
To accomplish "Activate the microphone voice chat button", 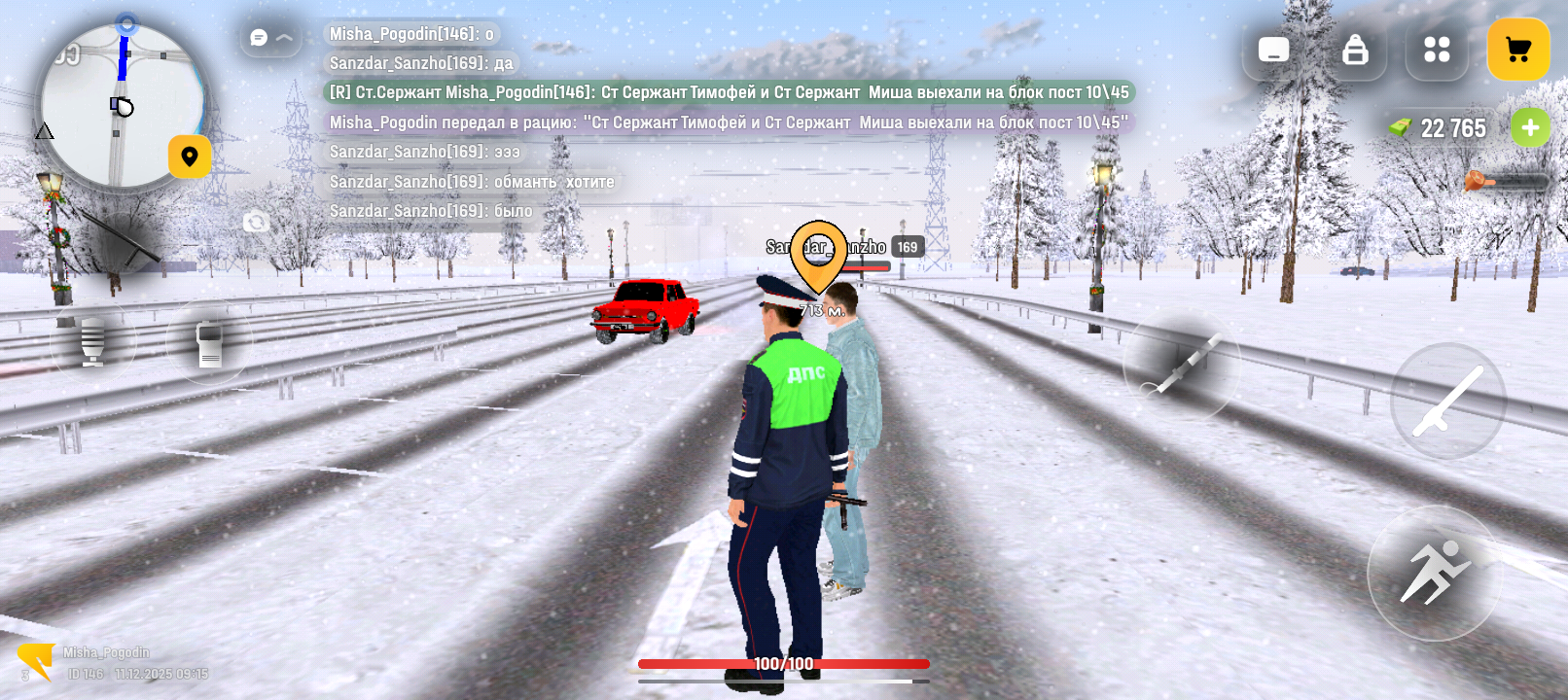I will (92, 341).
